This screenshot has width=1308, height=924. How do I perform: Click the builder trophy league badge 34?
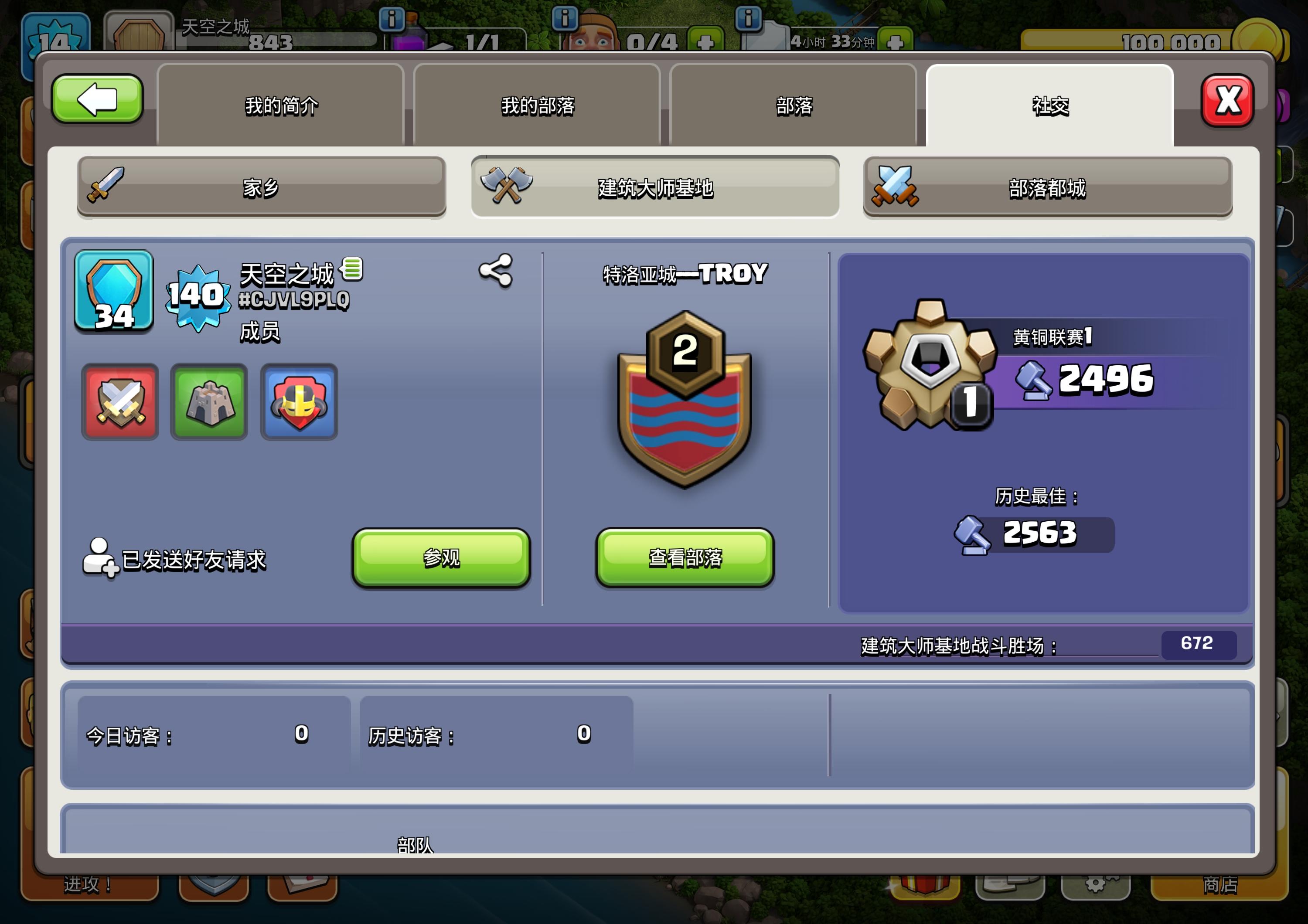(x=113, y=292)
